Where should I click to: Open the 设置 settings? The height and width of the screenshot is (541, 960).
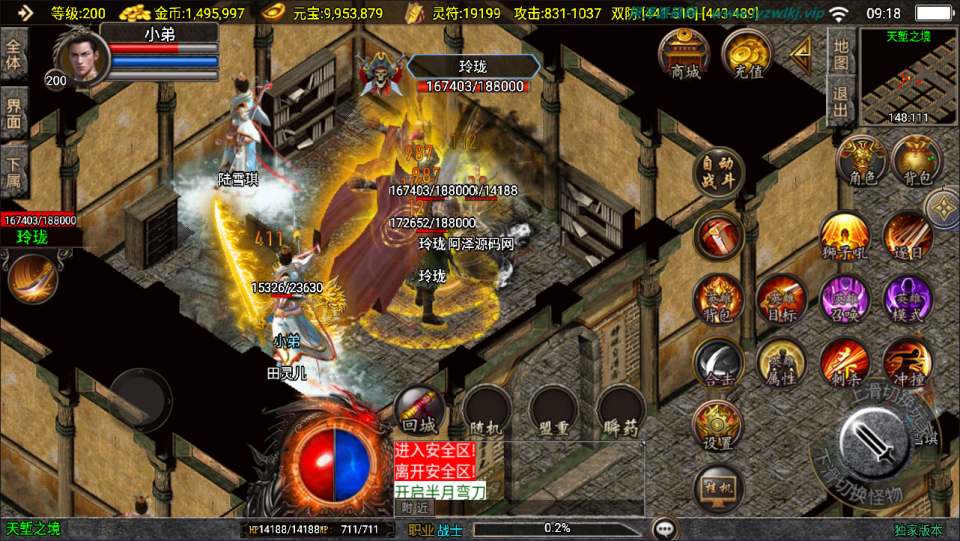coord(718,427)
